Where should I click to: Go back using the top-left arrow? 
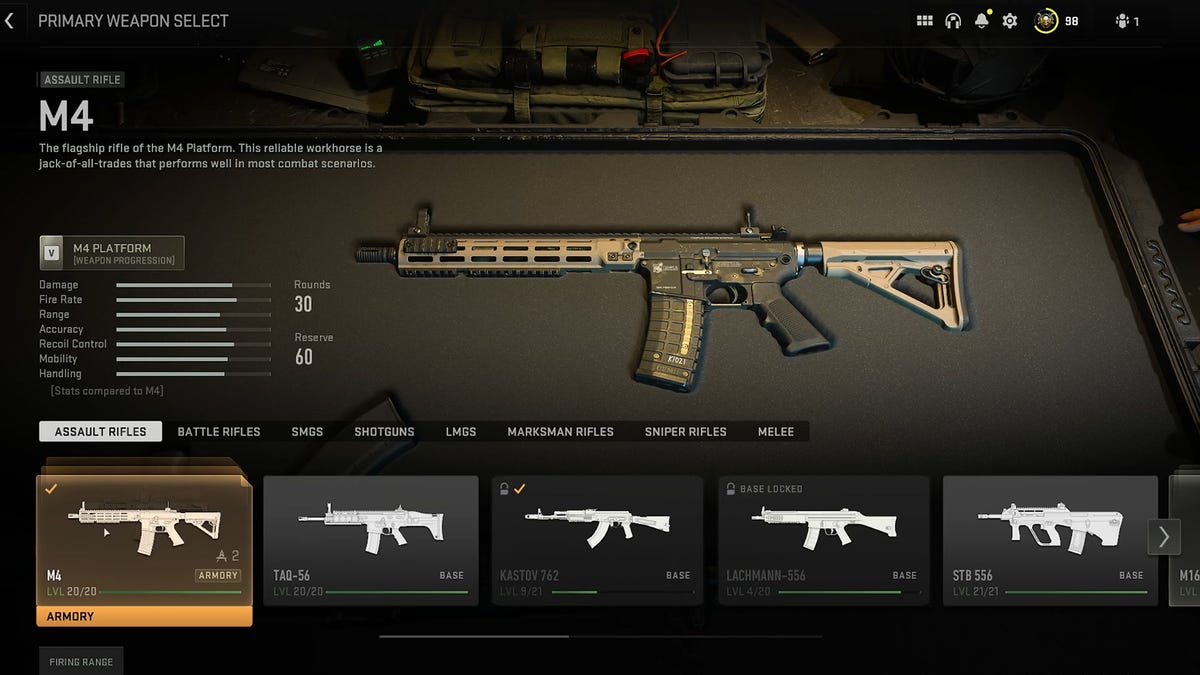point(10,21)
